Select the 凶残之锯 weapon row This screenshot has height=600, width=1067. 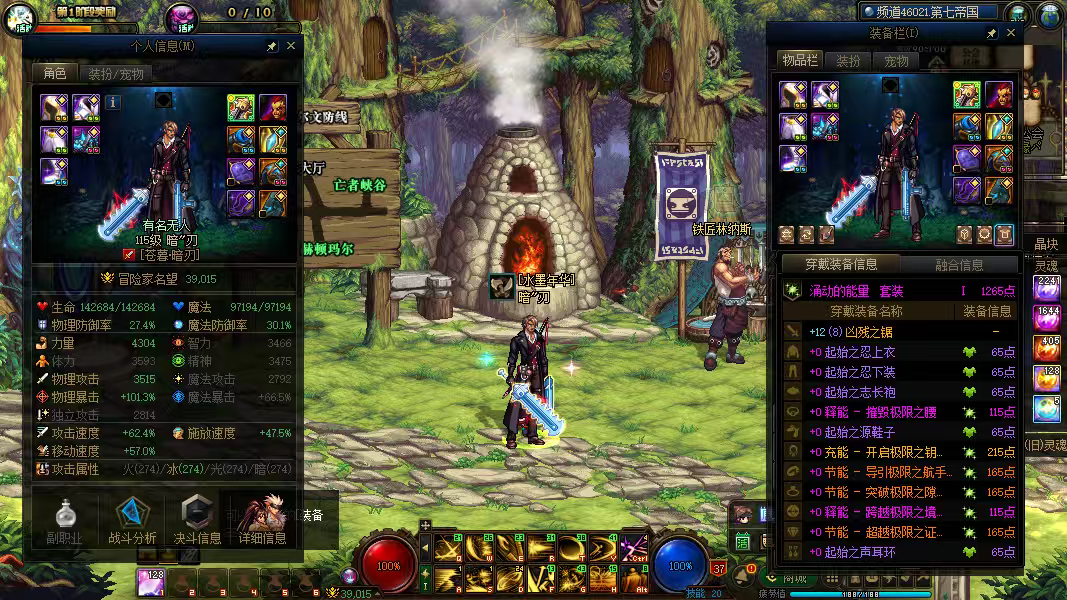click(x=900, y=331)
